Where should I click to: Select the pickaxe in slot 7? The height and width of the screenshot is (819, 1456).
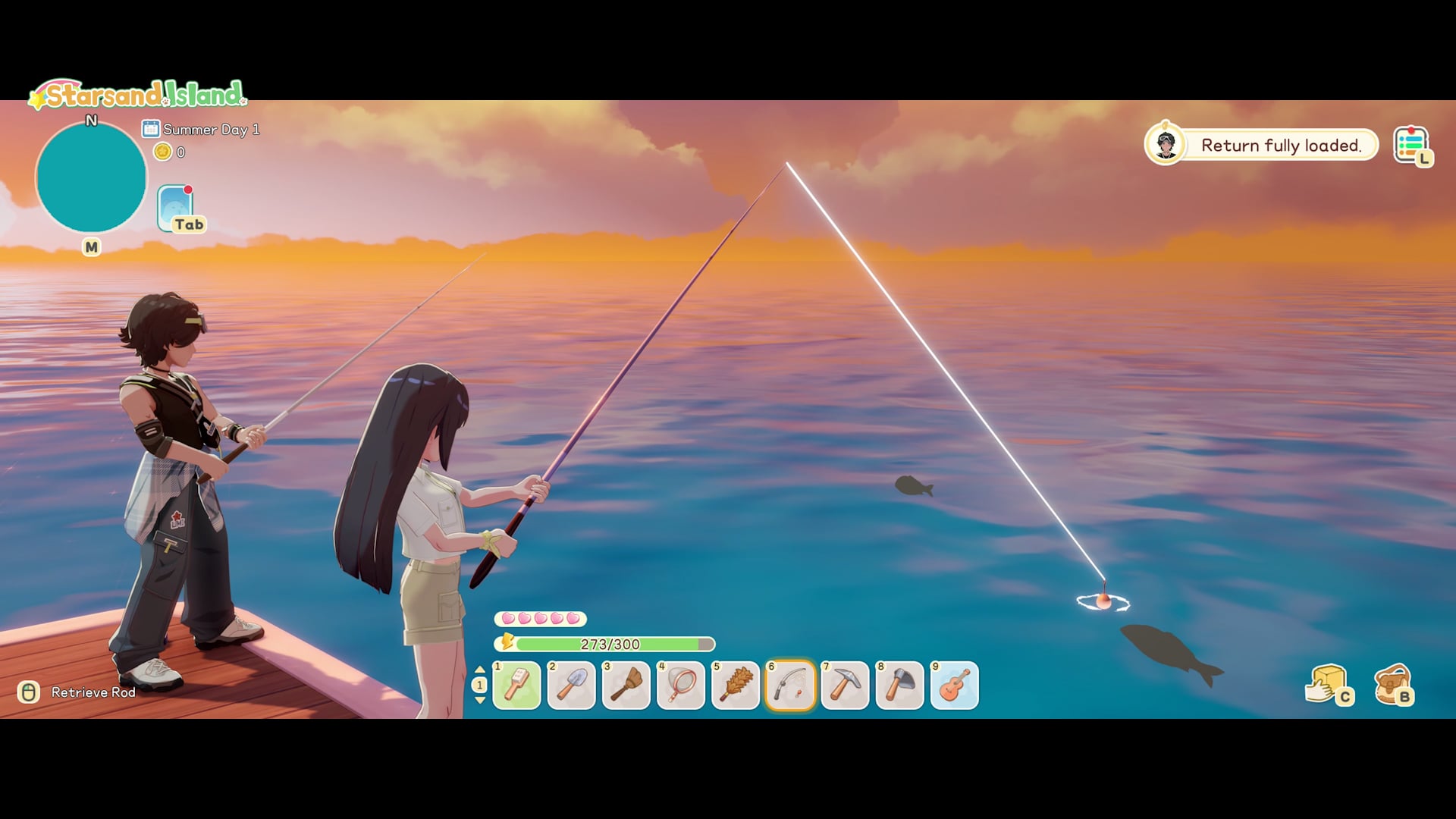(846, 685)
